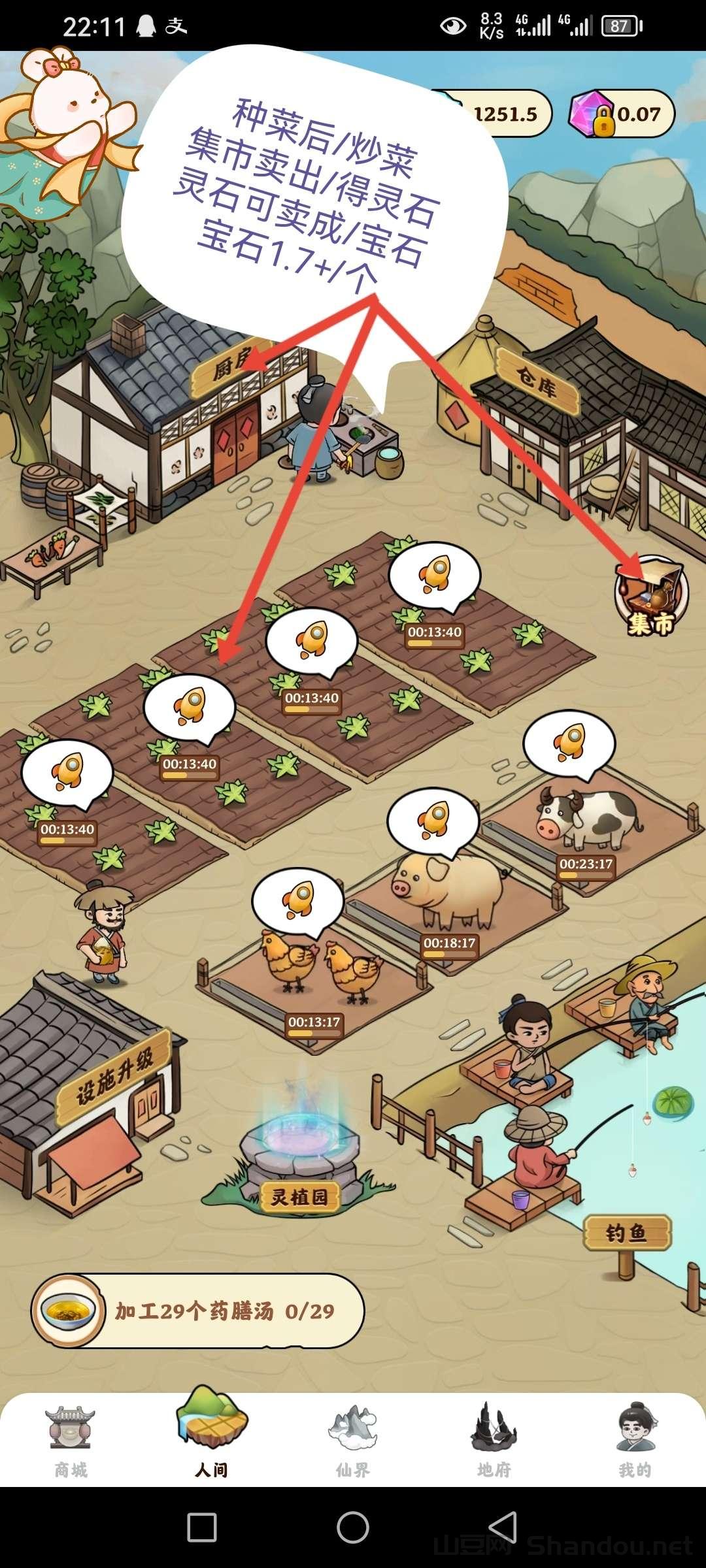Screen dimensions: 706x1568
Task: Open the 钓鱼 fishing signpost
Action: [x=627, y=1233]
